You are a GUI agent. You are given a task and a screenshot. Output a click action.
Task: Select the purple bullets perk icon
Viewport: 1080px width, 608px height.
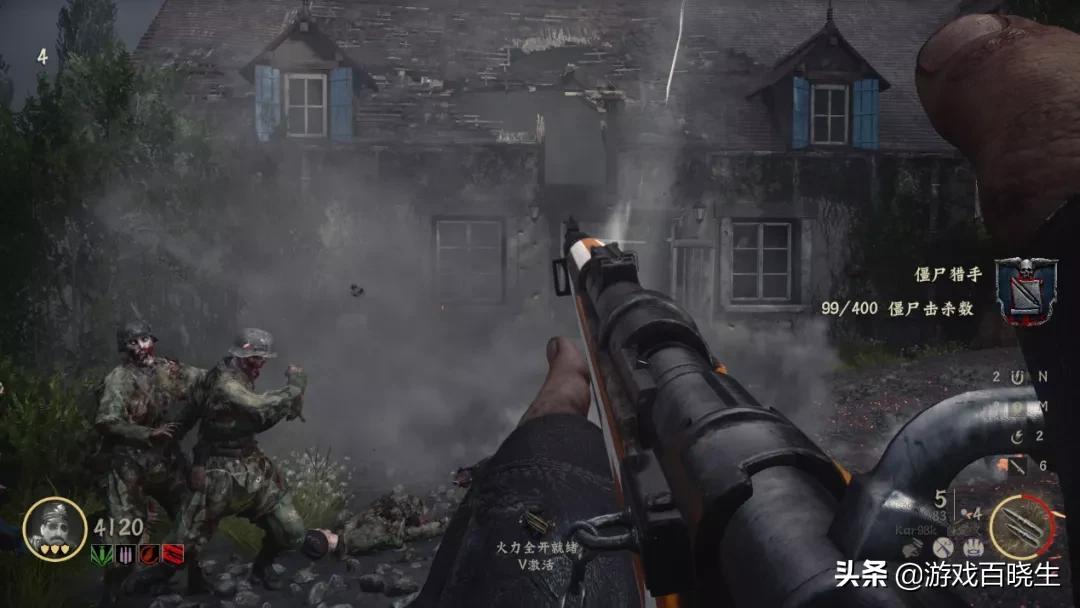[125, 554]
